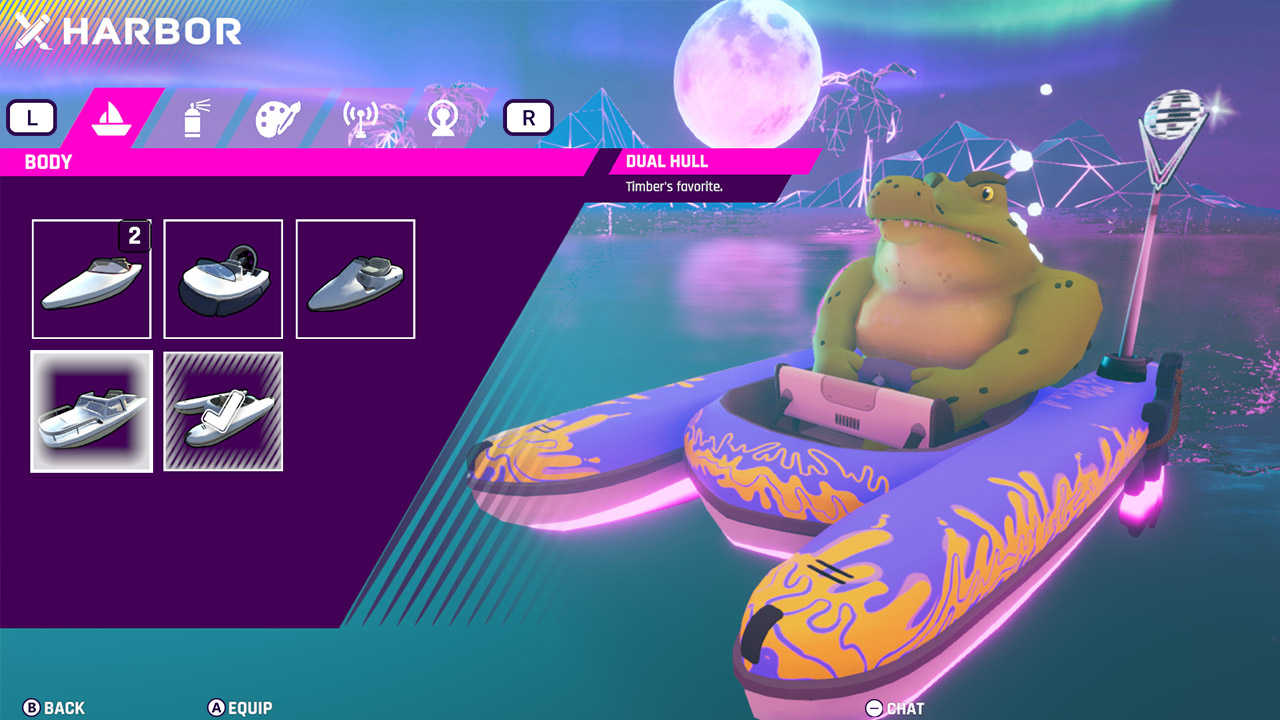Select the speedboat thumbnail with 2 badge
The height and width of the screenshot is (720, 1280).
pos(91,278)
